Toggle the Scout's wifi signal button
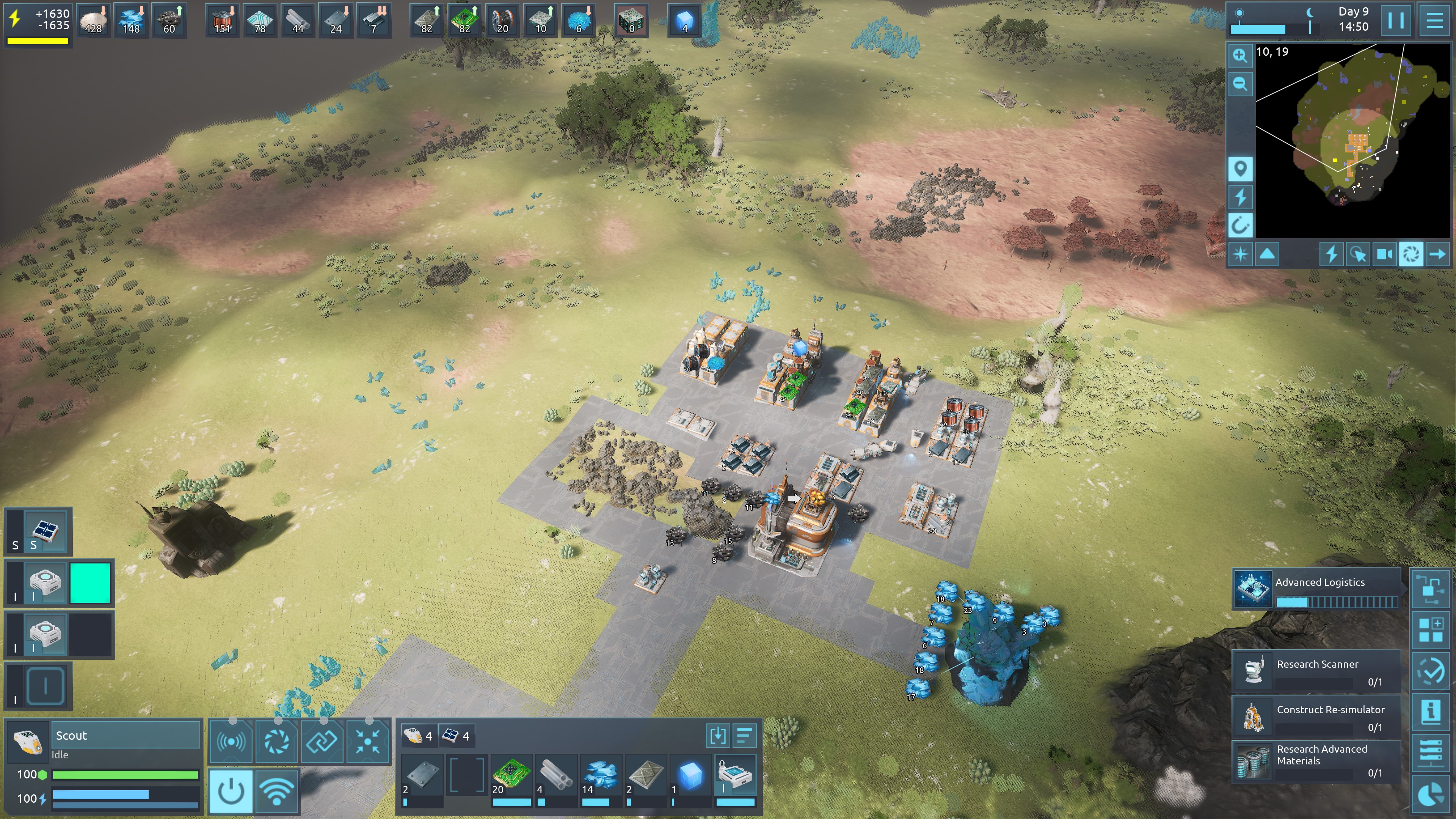This screenshot has width=1456, height=819. [276, 791]
